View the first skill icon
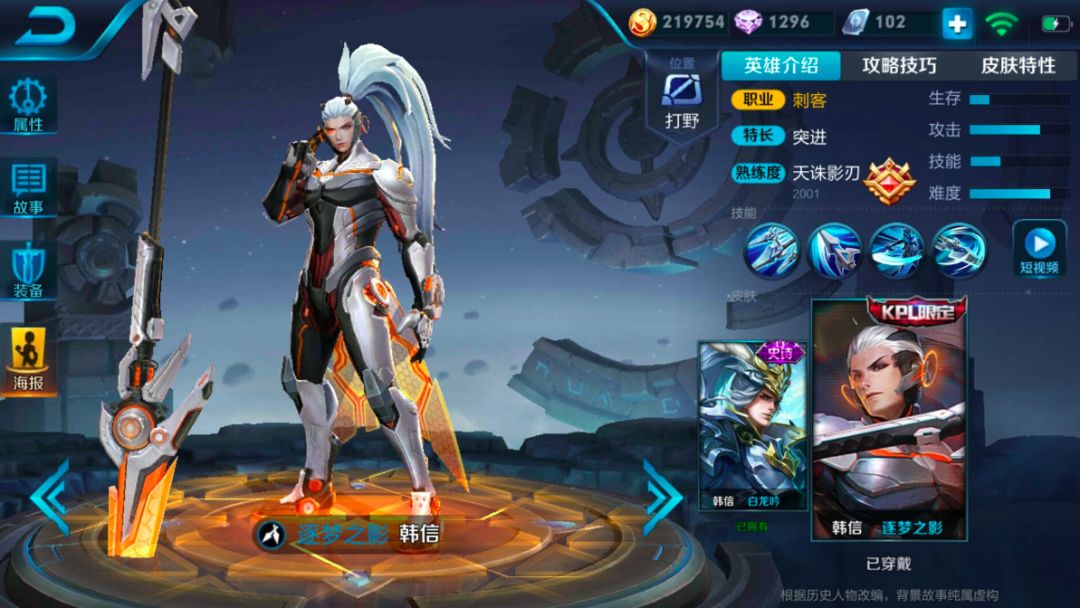The width and height of the screenshot is (1080, 608). click(771, 249)
